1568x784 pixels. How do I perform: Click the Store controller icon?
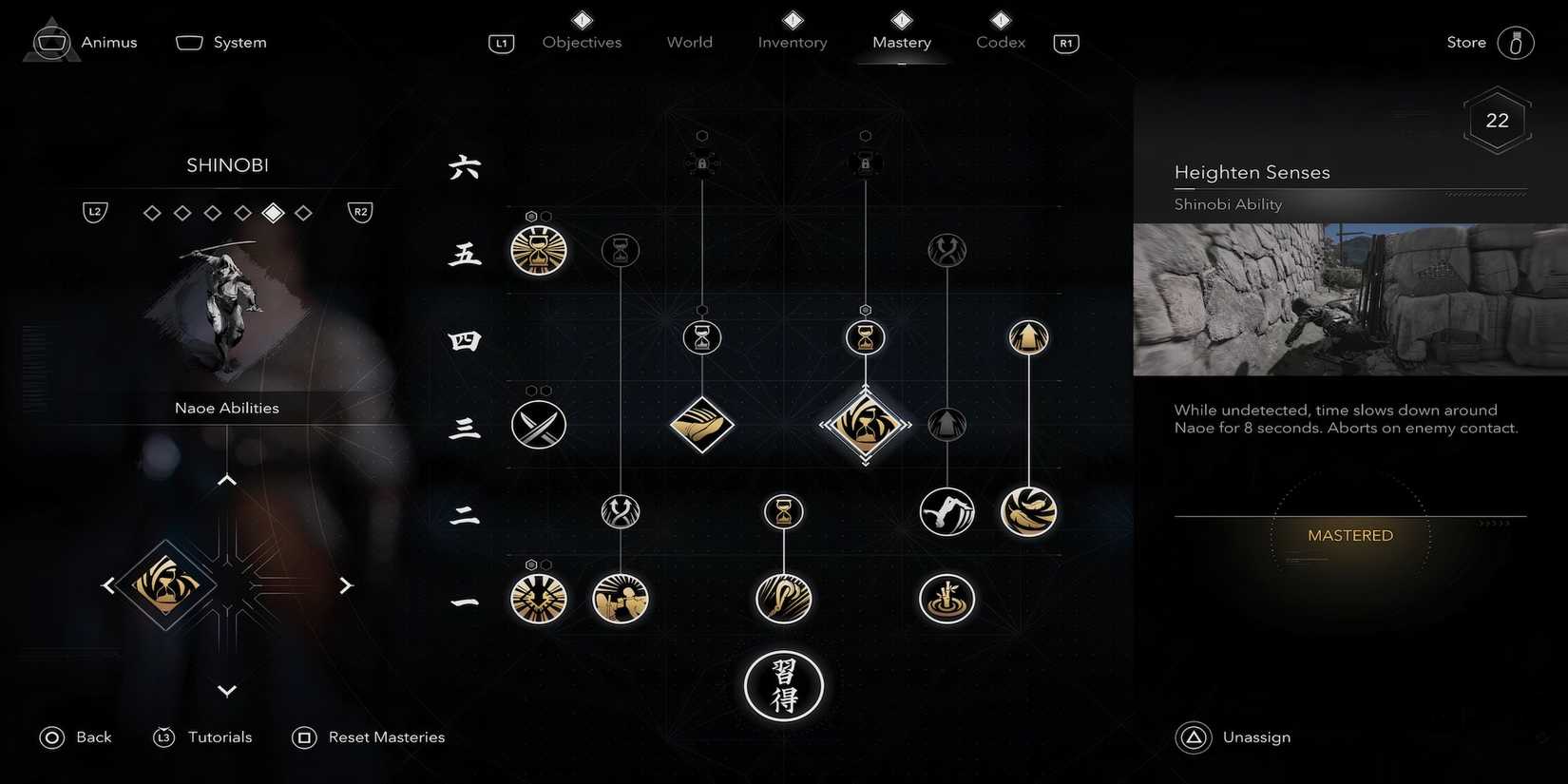point(1516,42)
